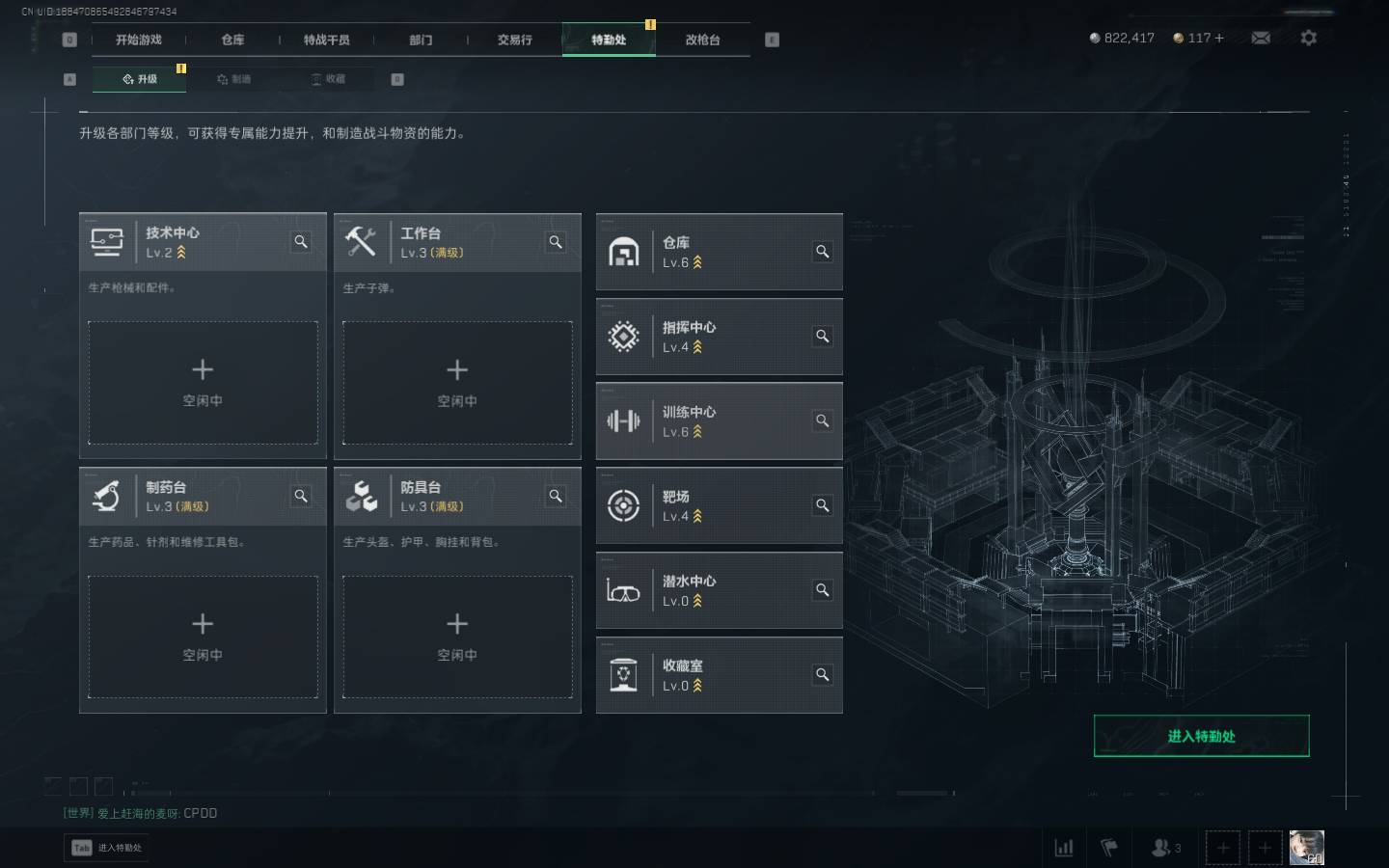Screen dimensions: 1389x868
Task: Switch to the 仓库 top tab
Action: coord(232,40)
